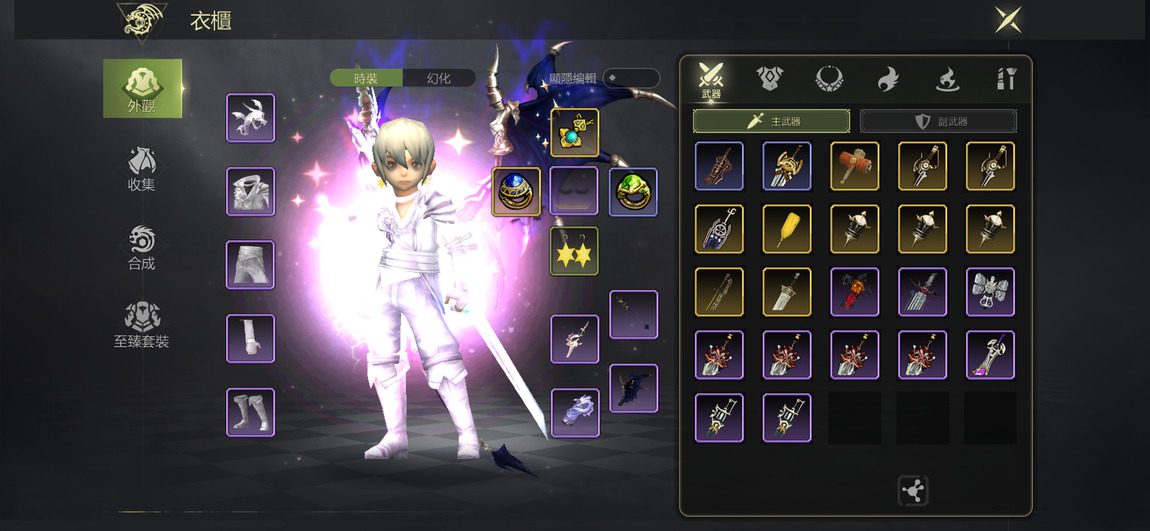Screen dimensions: 1150x531
Task: Select the 副武器 sub weapon tab
Action: pyautogui.click(x=938, y=121)
